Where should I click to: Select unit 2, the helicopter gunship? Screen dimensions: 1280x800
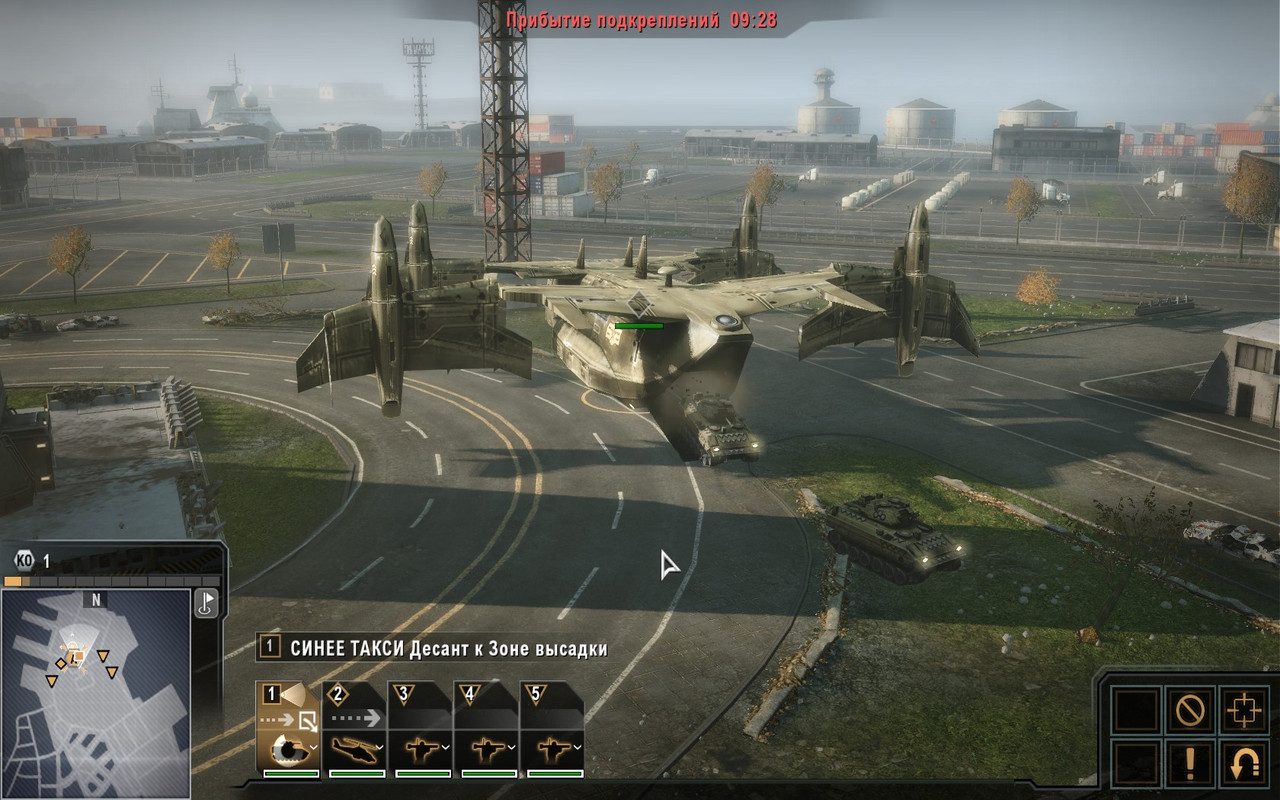pos(355,730)
